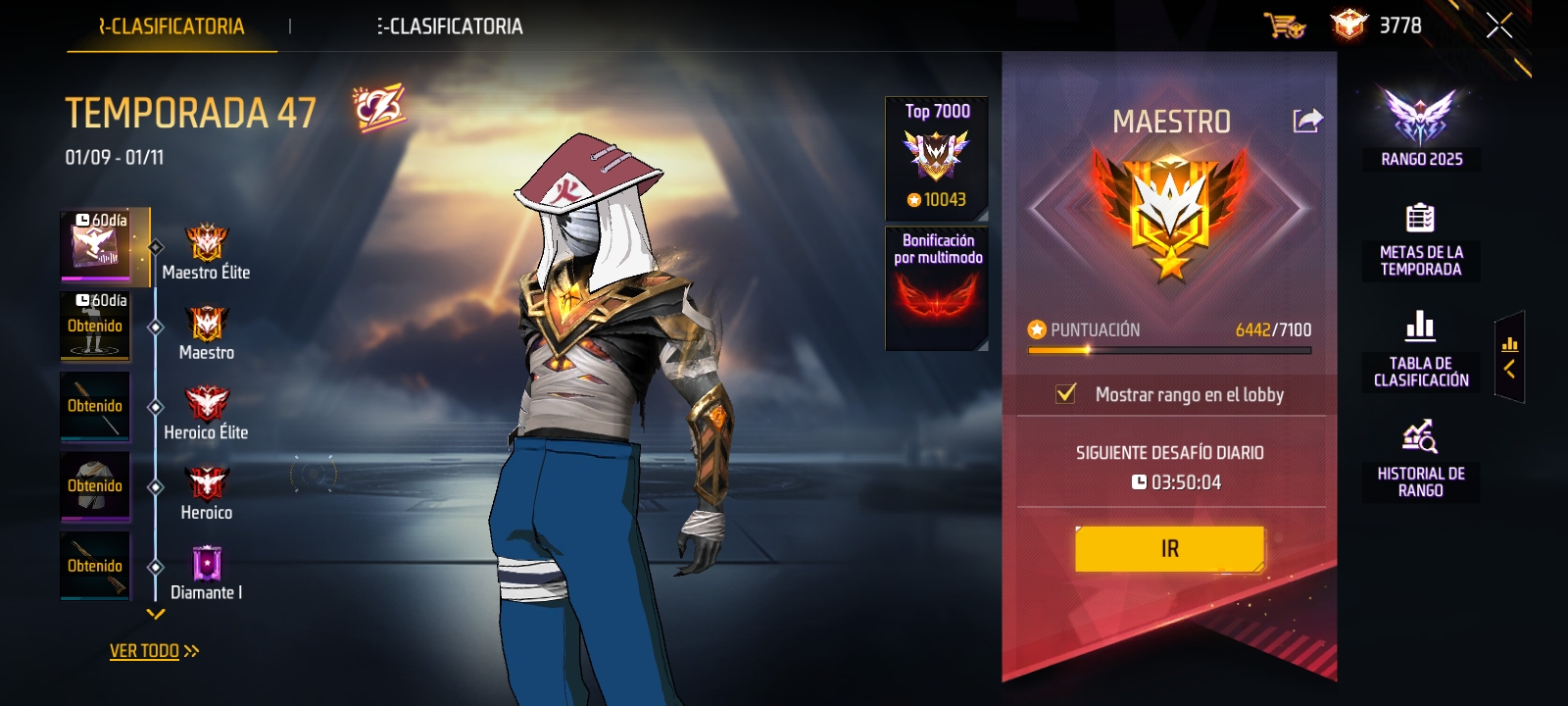
Task: Open the shopping cart store
Action: click(1284, 25)
